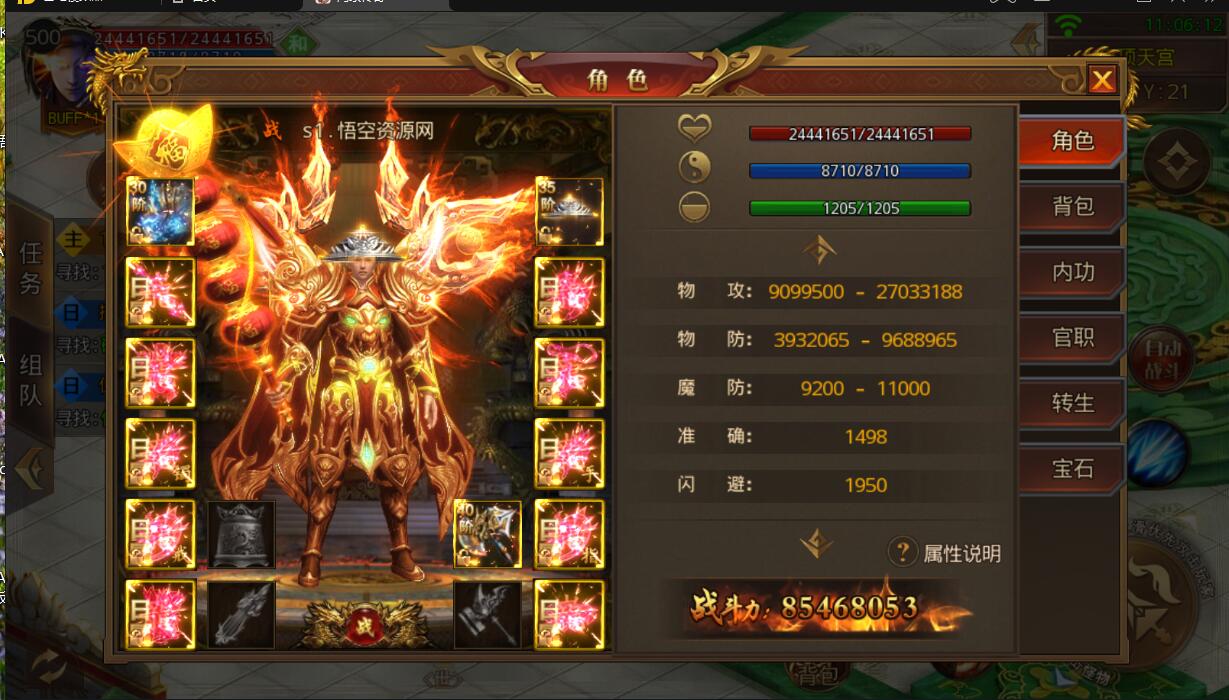Select the 角色 tab
The image size is (1229, 700).
(1072, 141)
